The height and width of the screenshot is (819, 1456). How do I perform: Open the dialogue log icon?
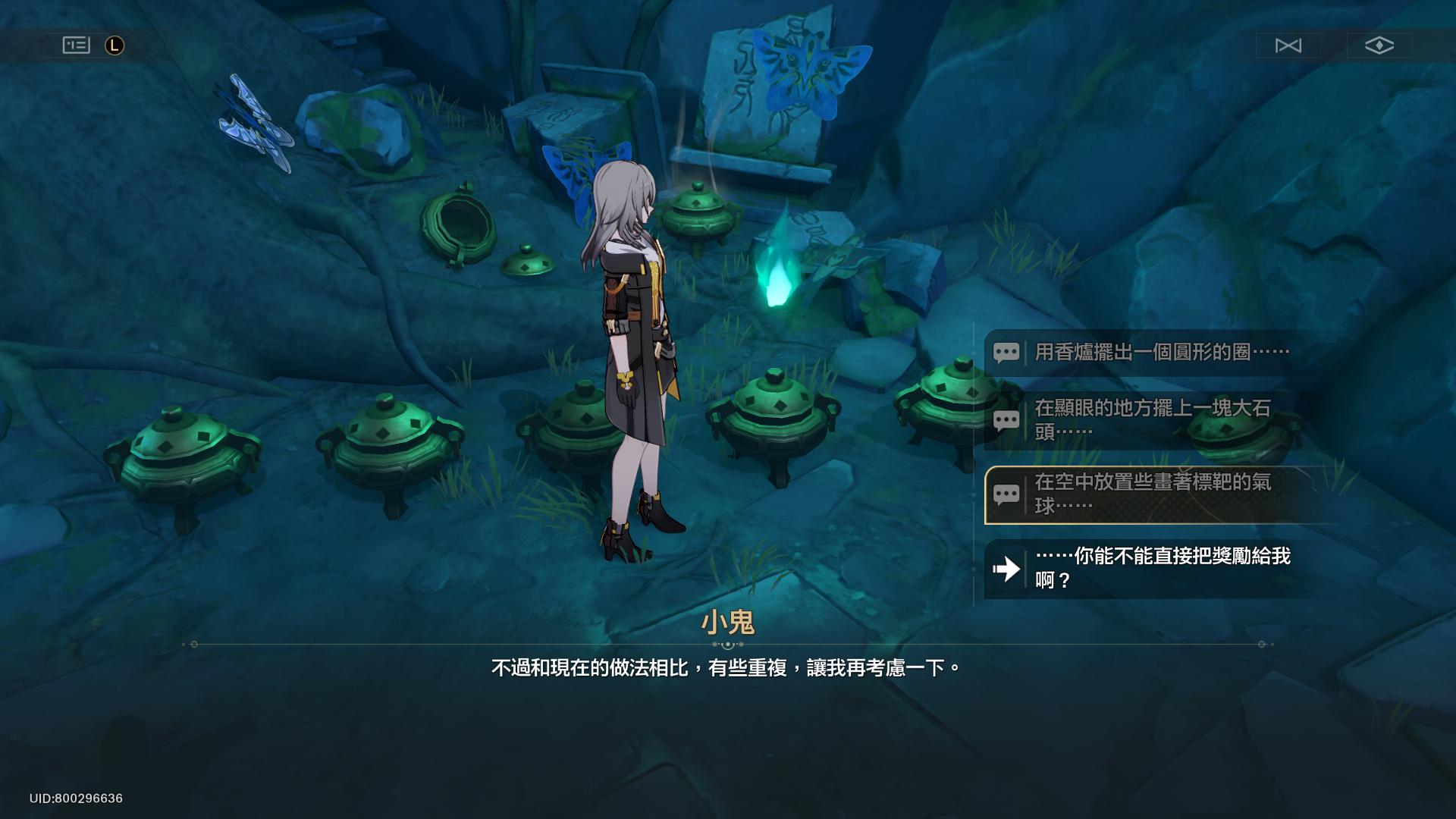point(76,45)
